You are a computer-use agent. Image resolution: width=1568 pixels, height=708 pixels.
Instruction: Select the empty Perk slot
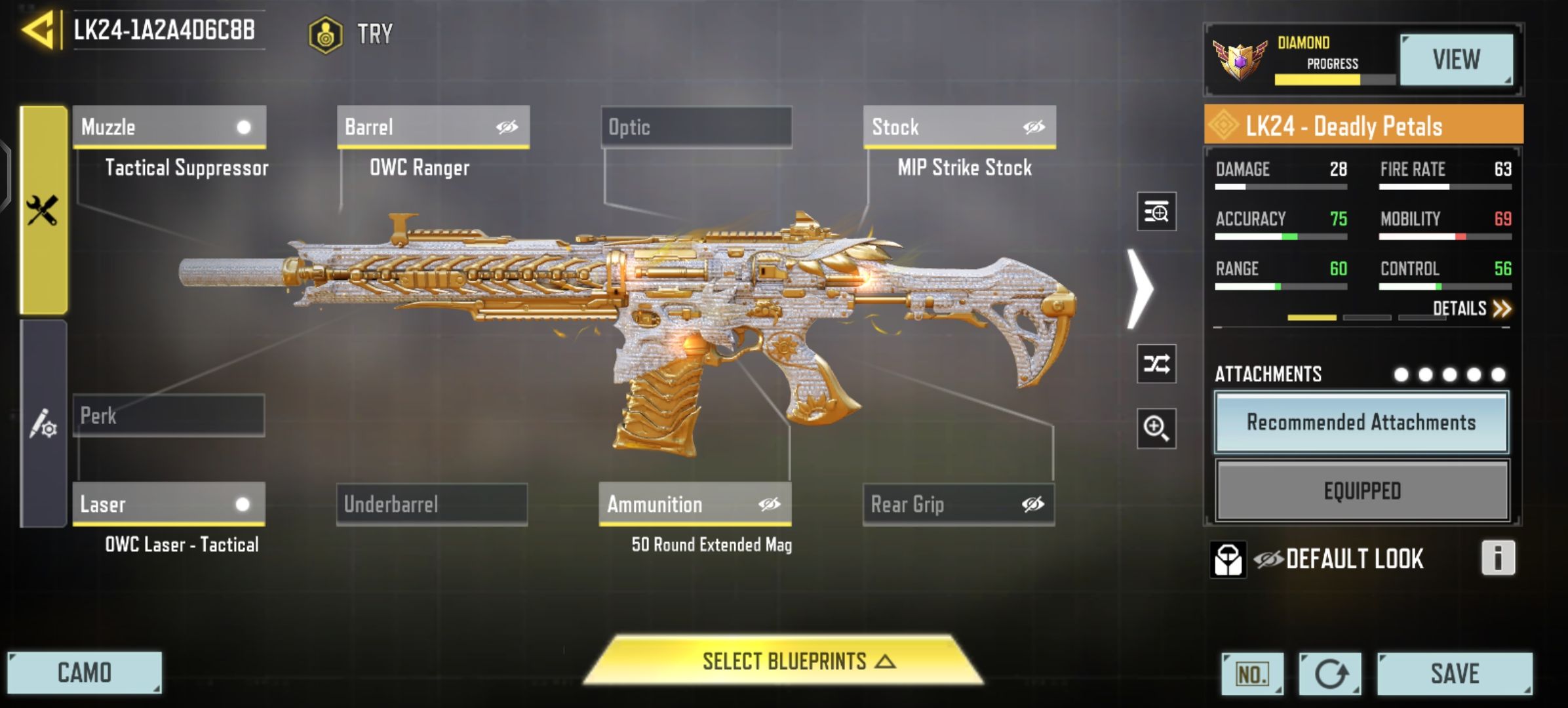169,415
